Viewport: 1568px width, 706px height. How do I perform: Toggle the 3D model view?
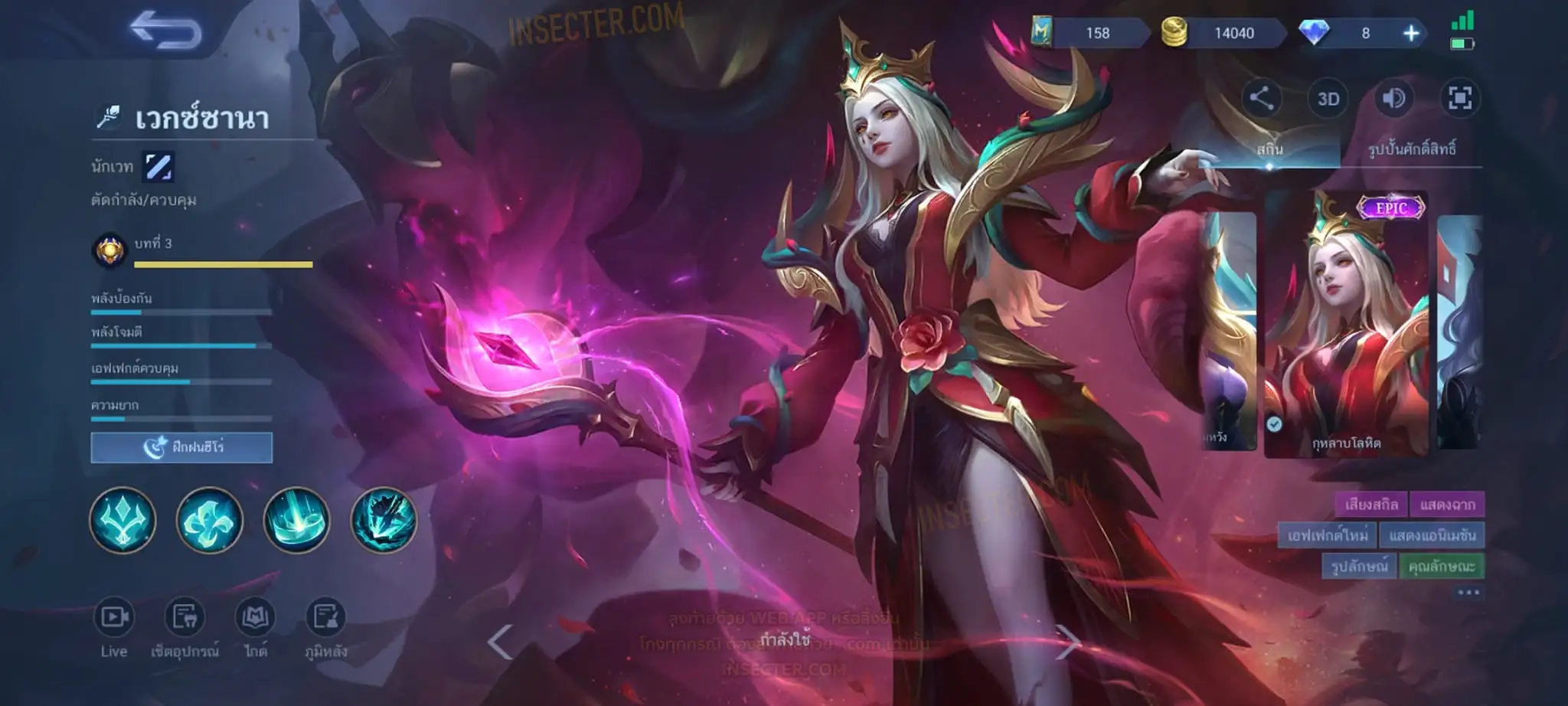click(1328, 99)
